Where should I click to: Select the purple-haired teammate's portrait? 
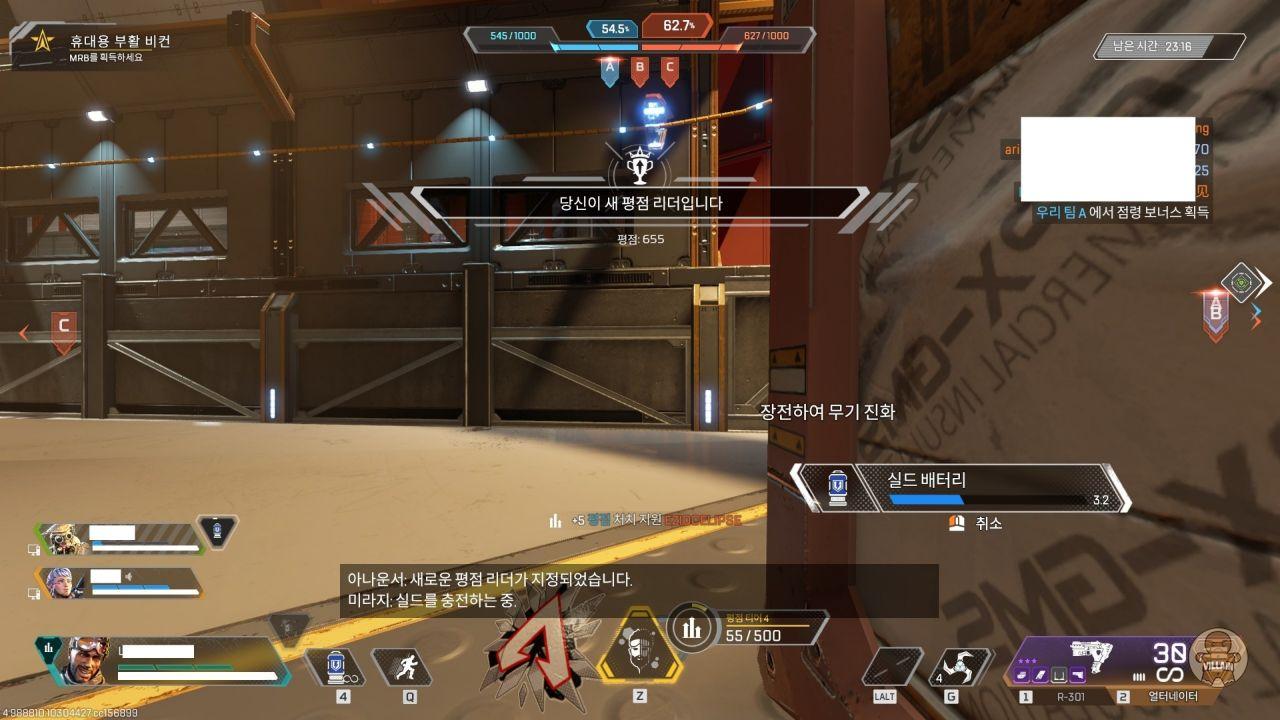coord(61,583)
